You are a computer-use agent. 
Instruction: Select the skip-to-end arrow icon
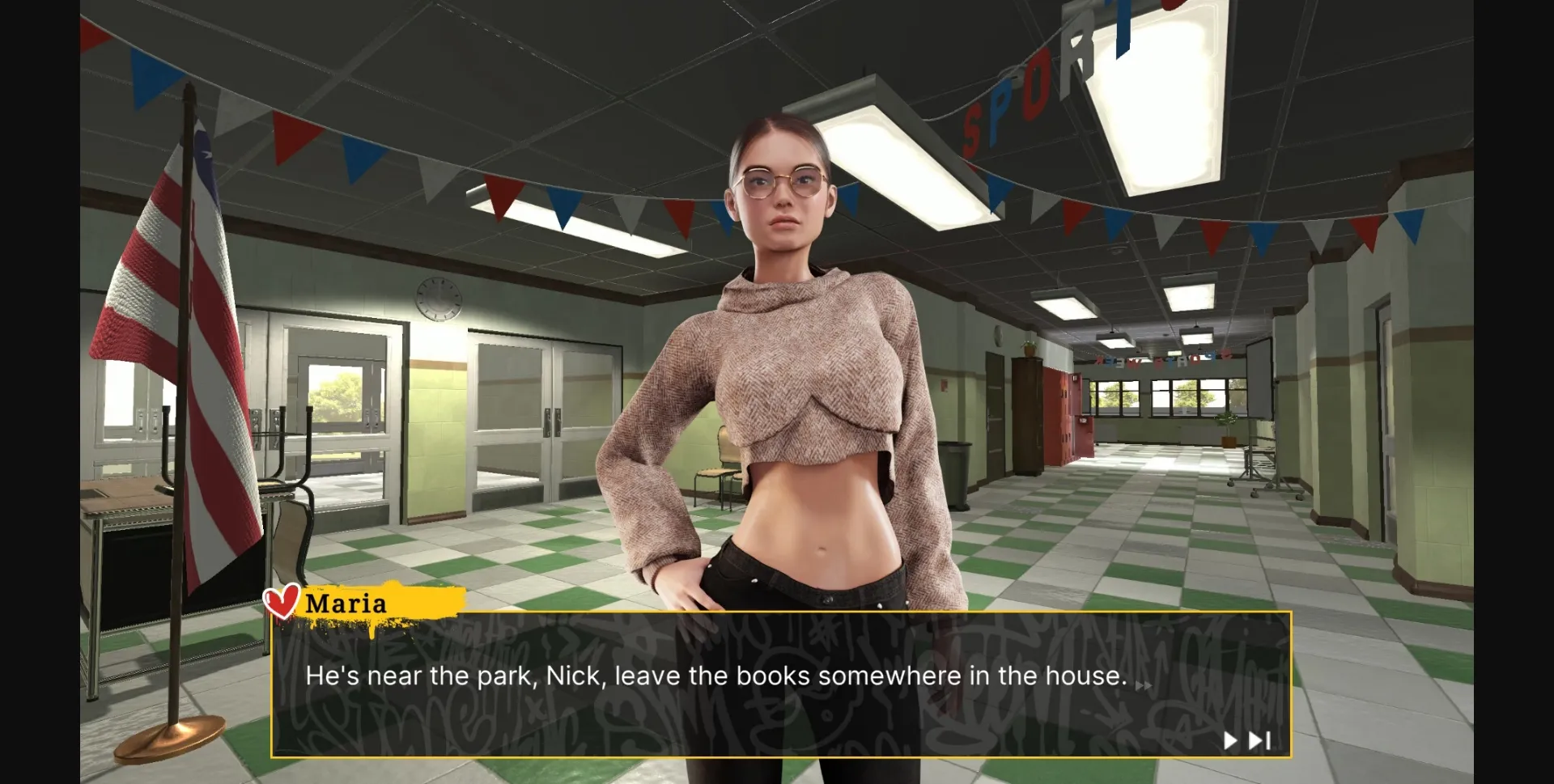[x=1255, y=739]
